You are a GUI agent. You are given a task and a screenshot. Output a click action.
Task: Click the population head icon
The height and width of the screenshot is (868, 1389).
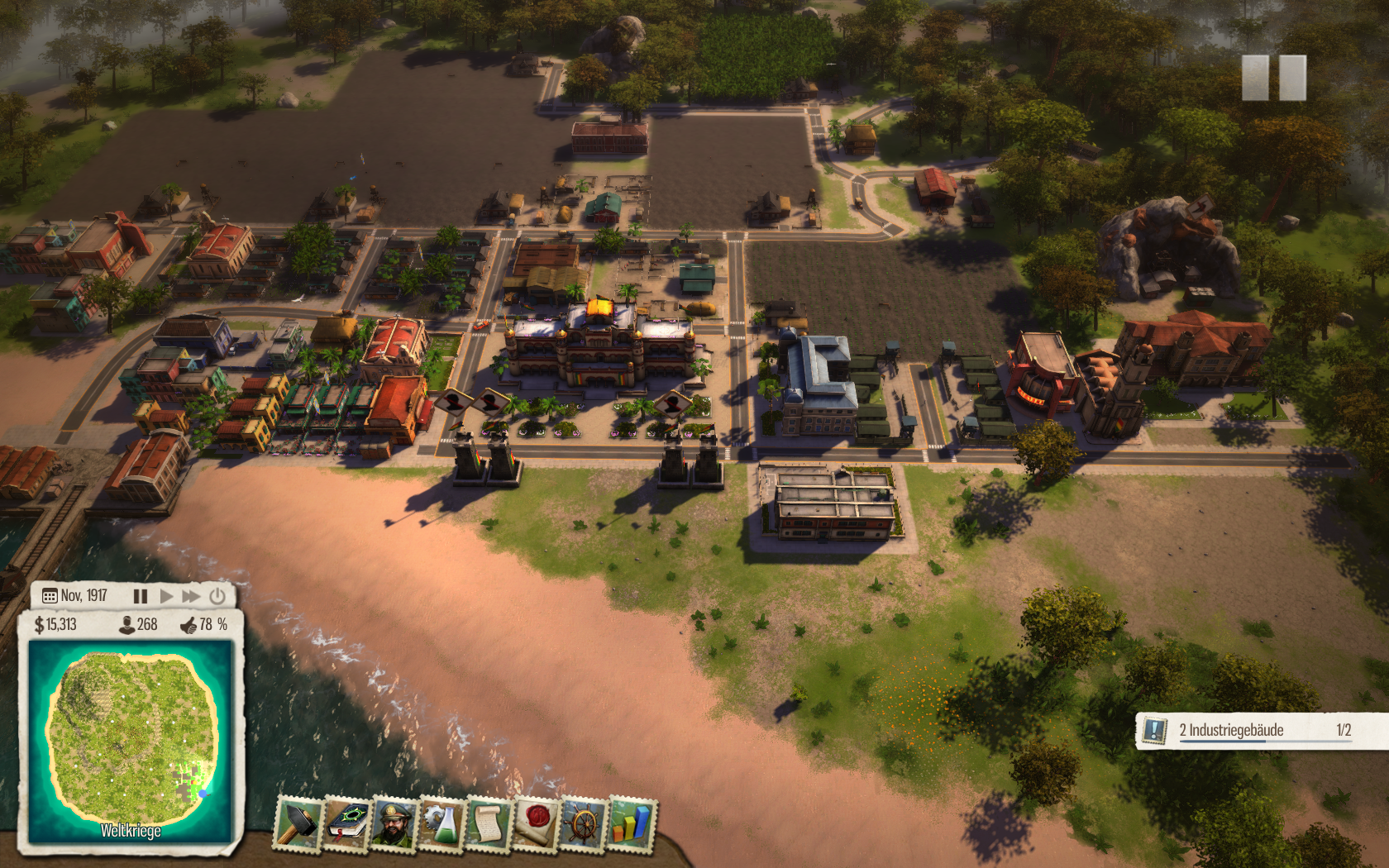127,625
